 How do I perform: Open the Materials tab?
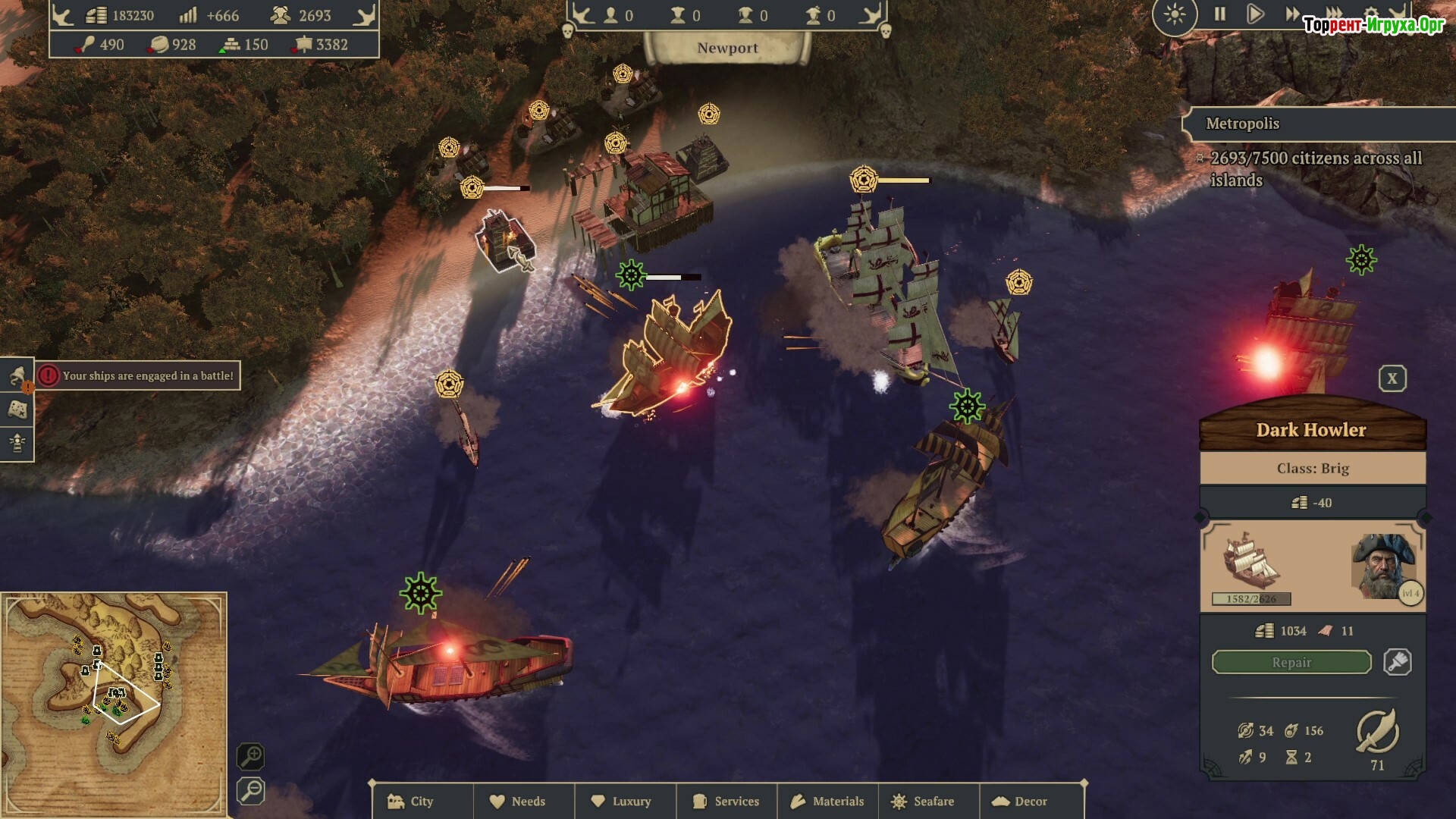828,801
